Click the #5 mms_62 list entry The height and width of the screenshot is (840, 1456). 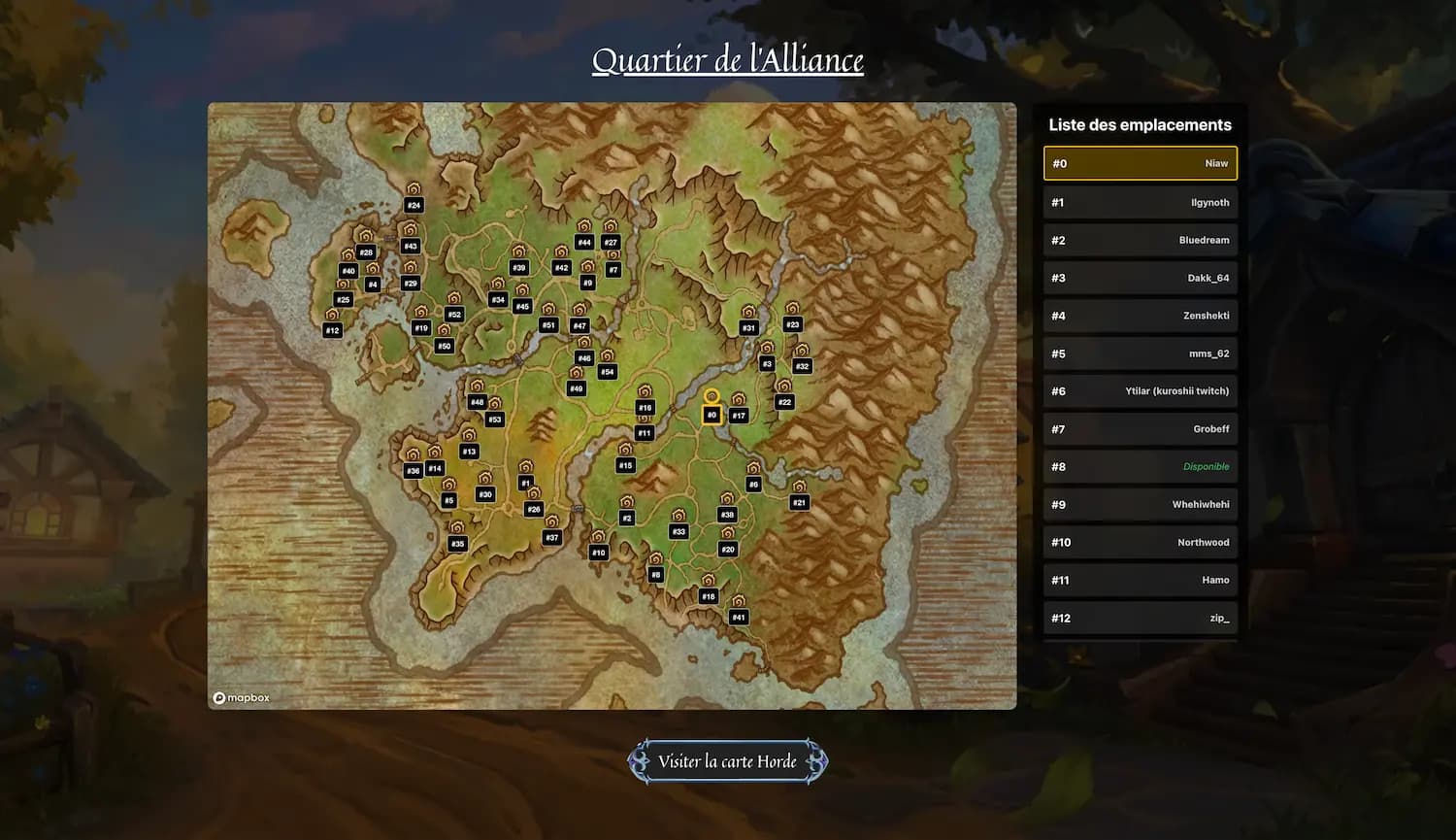point(1140,353)
